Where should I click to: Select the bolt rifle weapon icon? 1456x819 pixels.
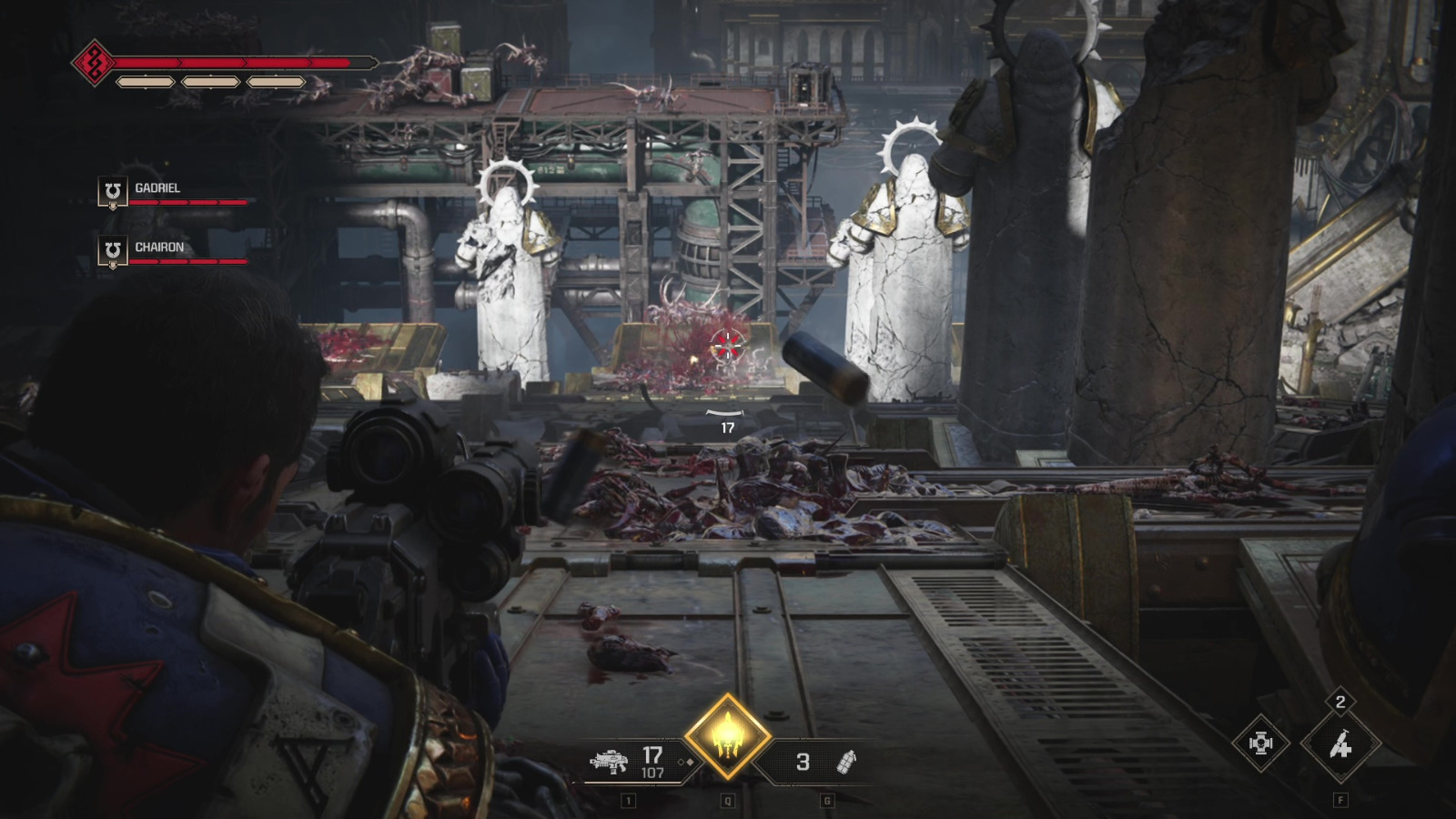[609, 761]
